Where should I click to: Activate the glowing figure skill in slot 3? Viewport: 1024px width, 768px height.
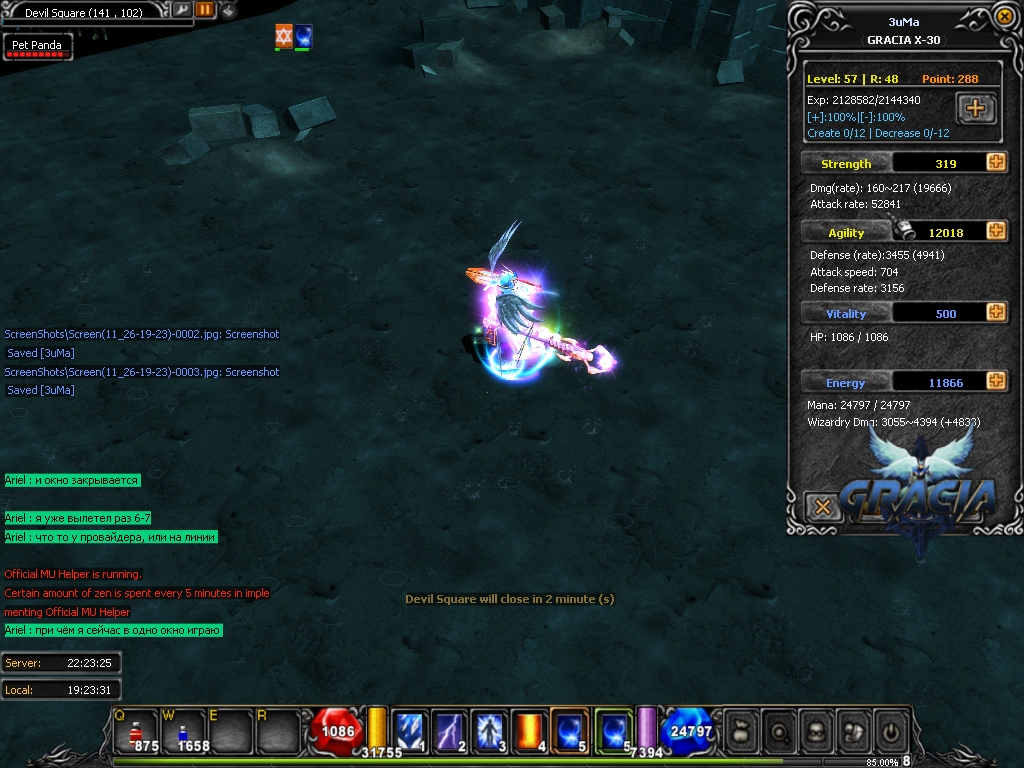[487, 731]
